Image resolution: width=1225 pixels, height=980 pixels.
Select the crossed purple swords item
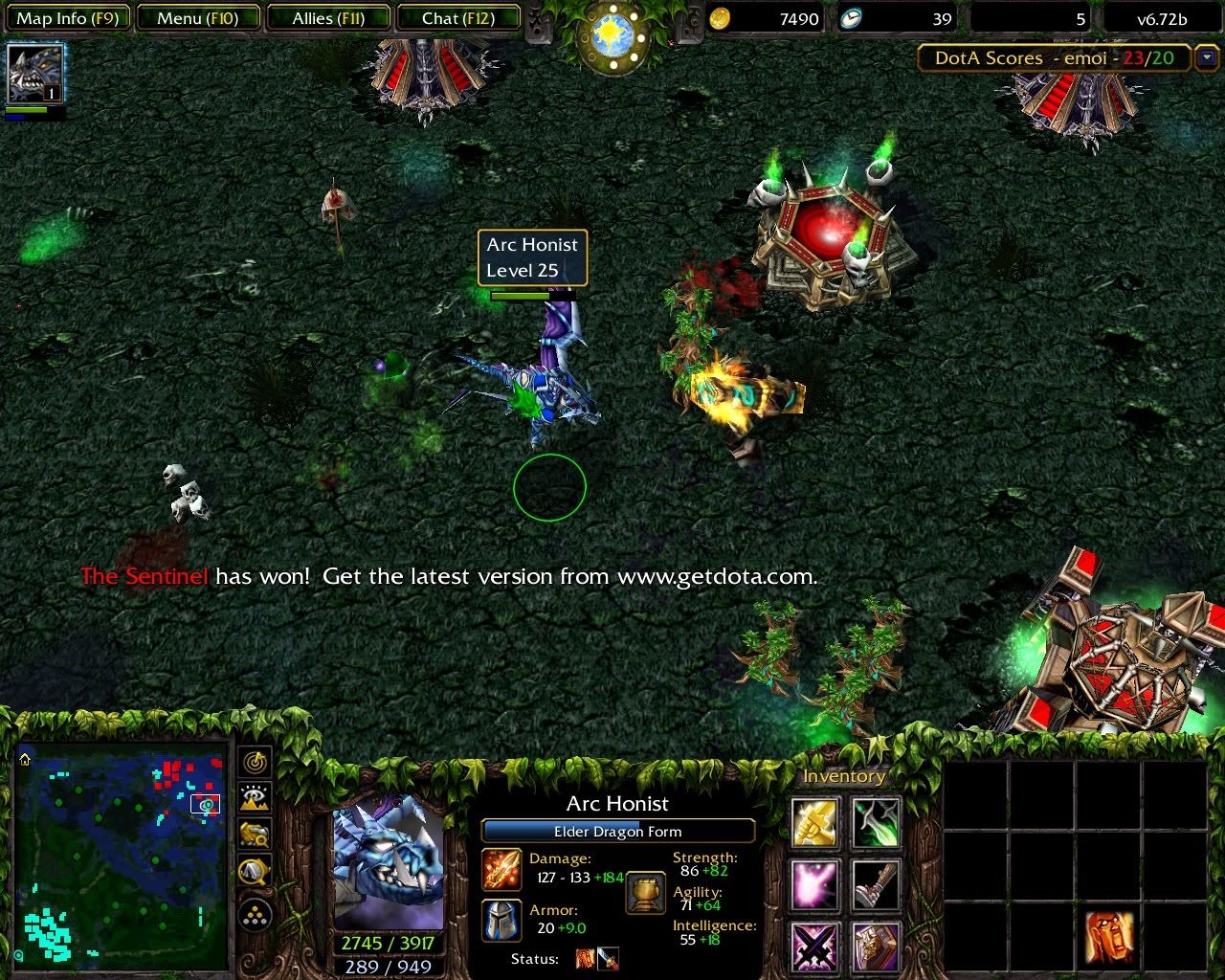(x=815, y=947)
